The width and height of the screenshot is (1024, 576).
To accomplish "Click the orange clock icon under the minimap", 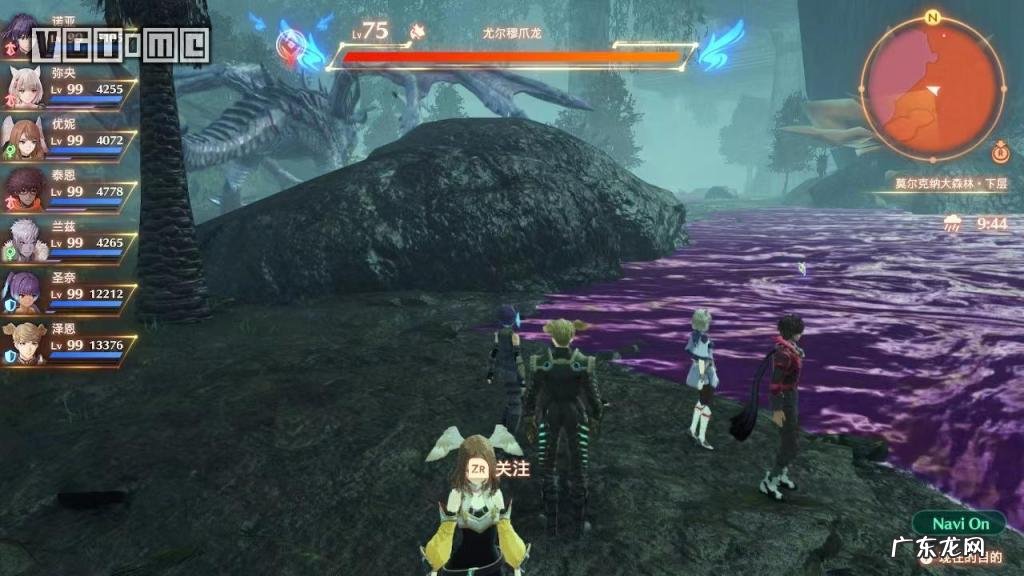I will [x=999, y=154].
